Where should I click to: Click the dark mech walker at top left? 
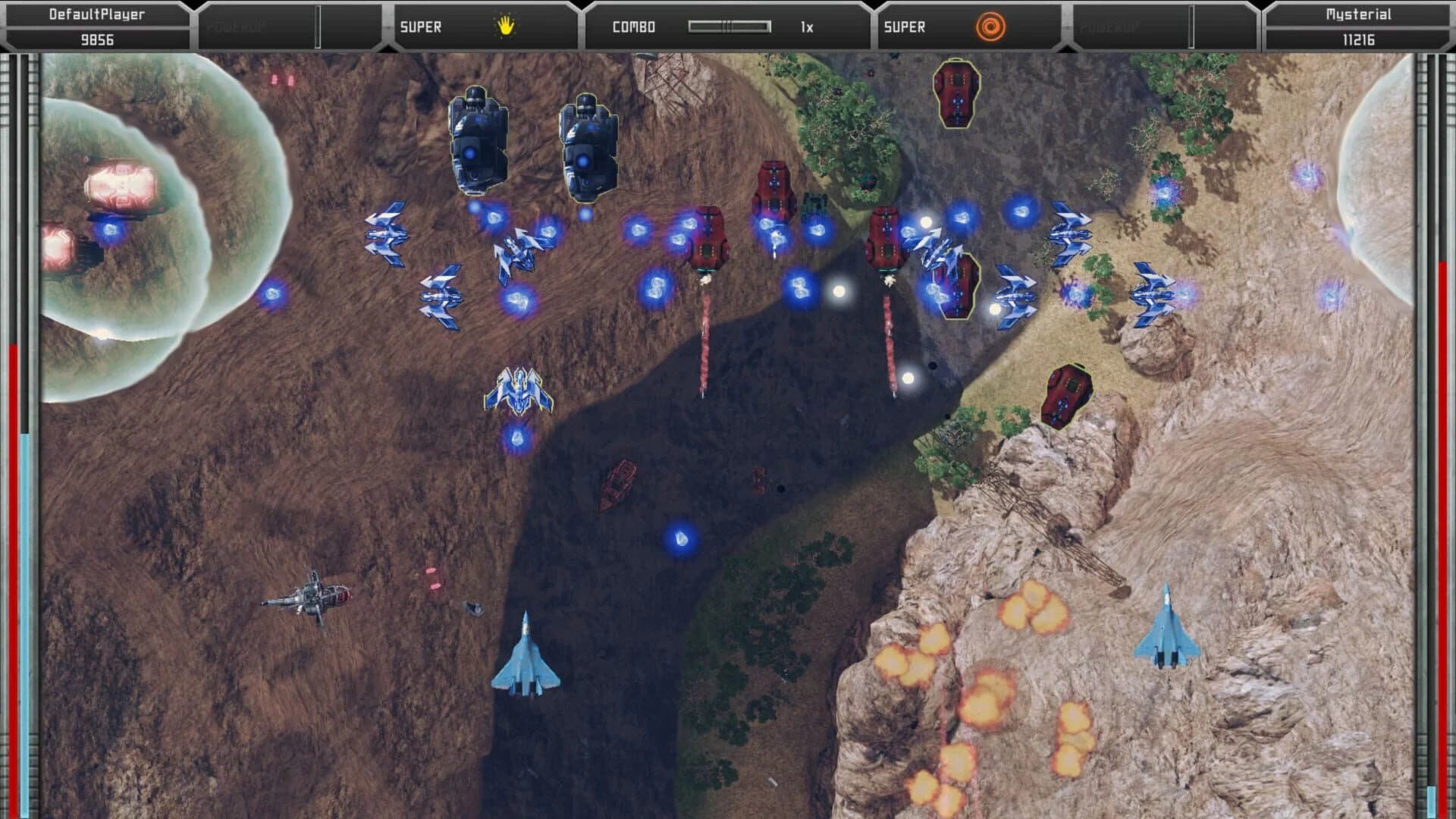point(478,140)
